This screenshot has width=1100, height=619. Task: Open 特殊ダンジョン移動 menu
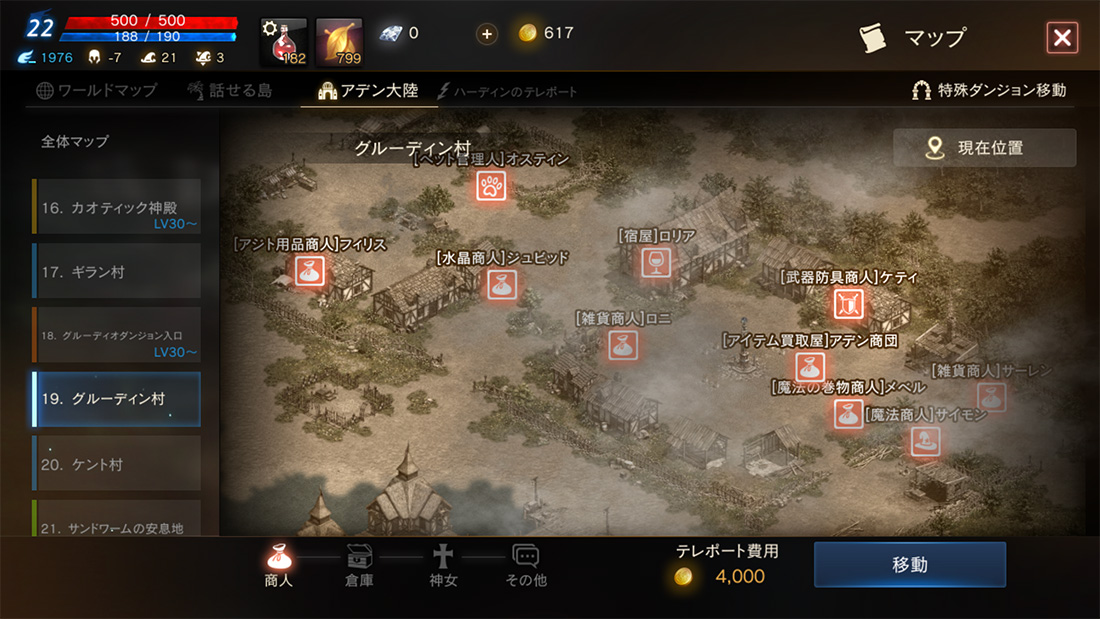coord(988,90)
